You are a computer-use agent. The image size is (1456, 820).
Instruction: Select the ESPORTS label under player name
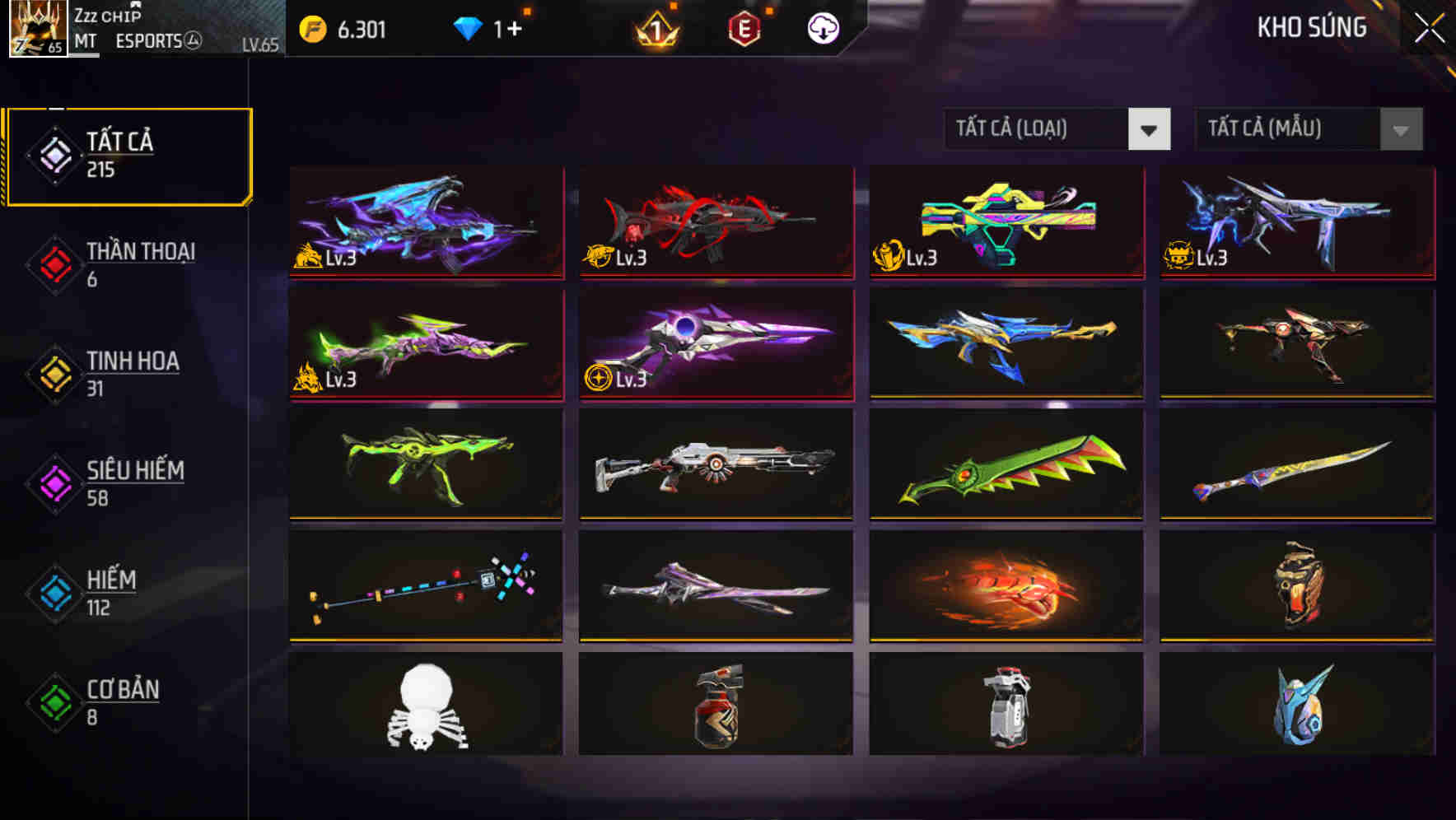click(x=150, y=41)
